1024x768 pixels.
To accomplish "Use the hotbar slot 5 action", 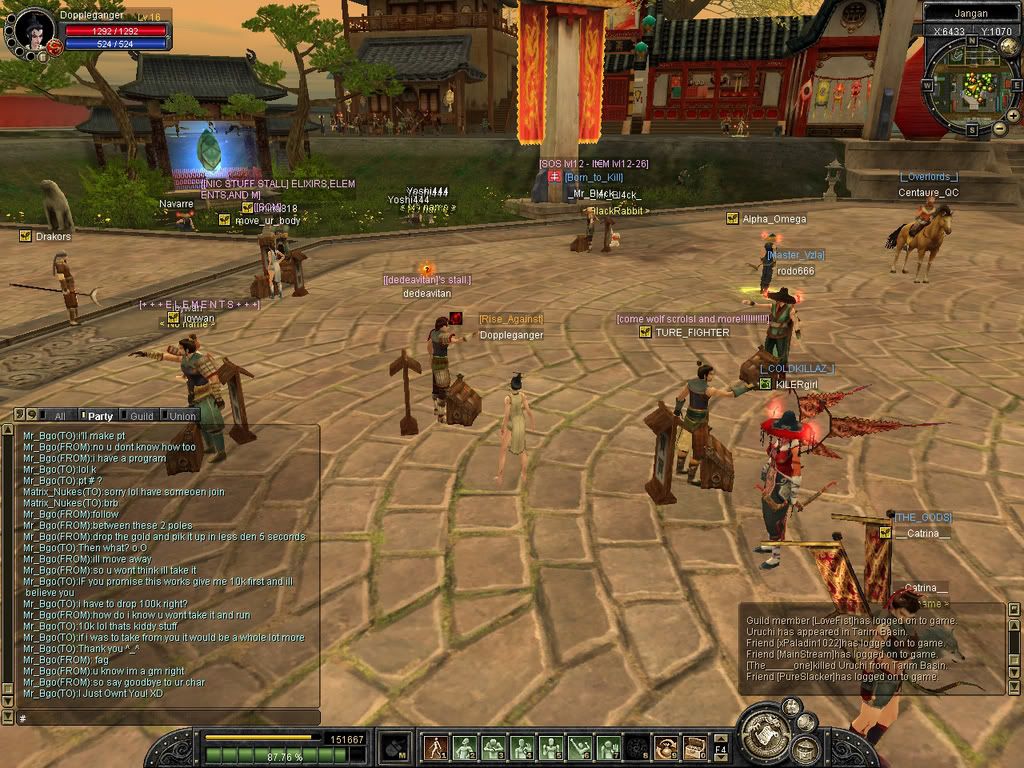I will [x=550, y=747].
